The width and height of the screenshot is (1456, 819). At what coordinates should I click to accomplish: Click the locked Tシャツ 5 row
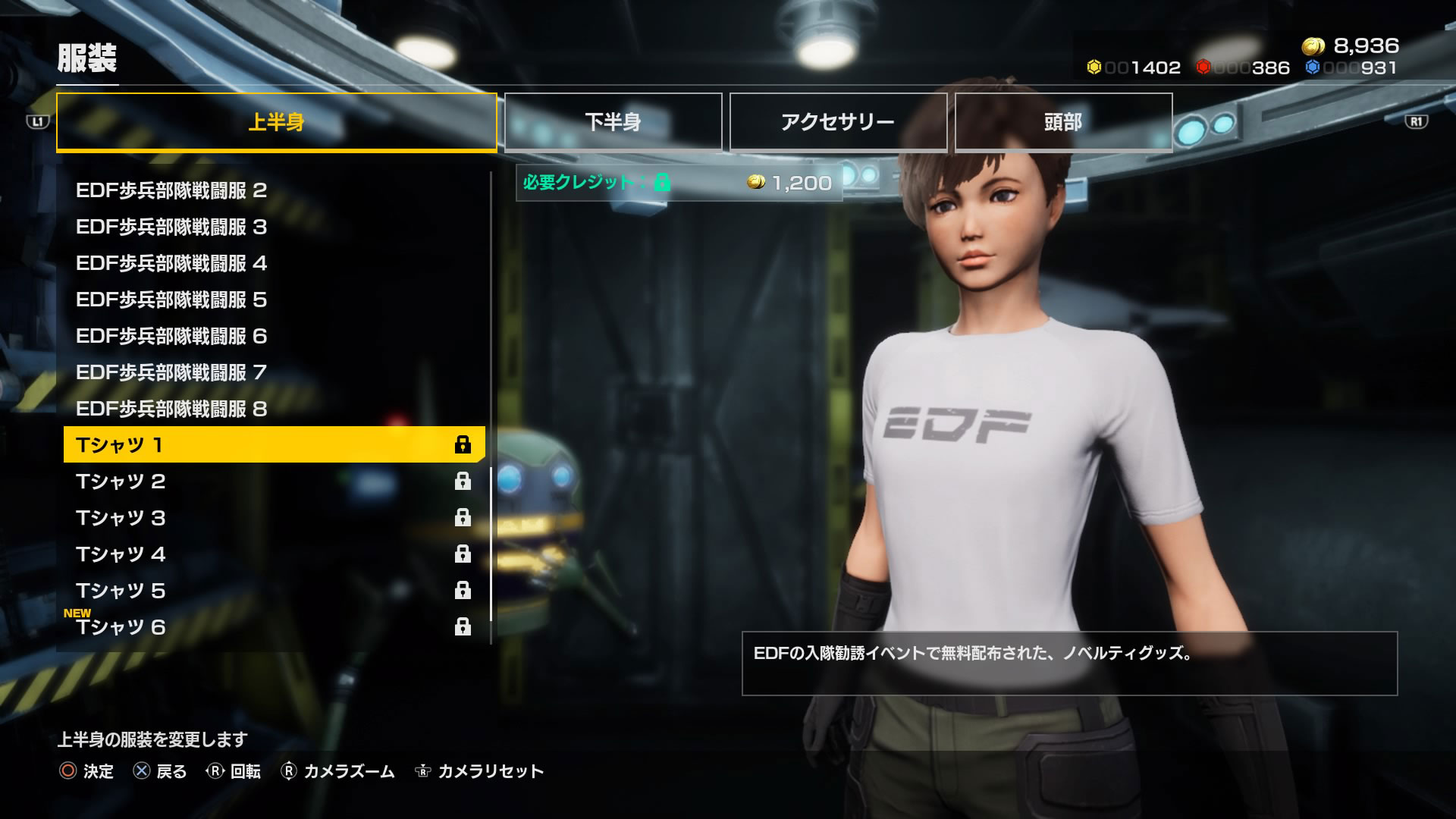[x=273, y=591]
